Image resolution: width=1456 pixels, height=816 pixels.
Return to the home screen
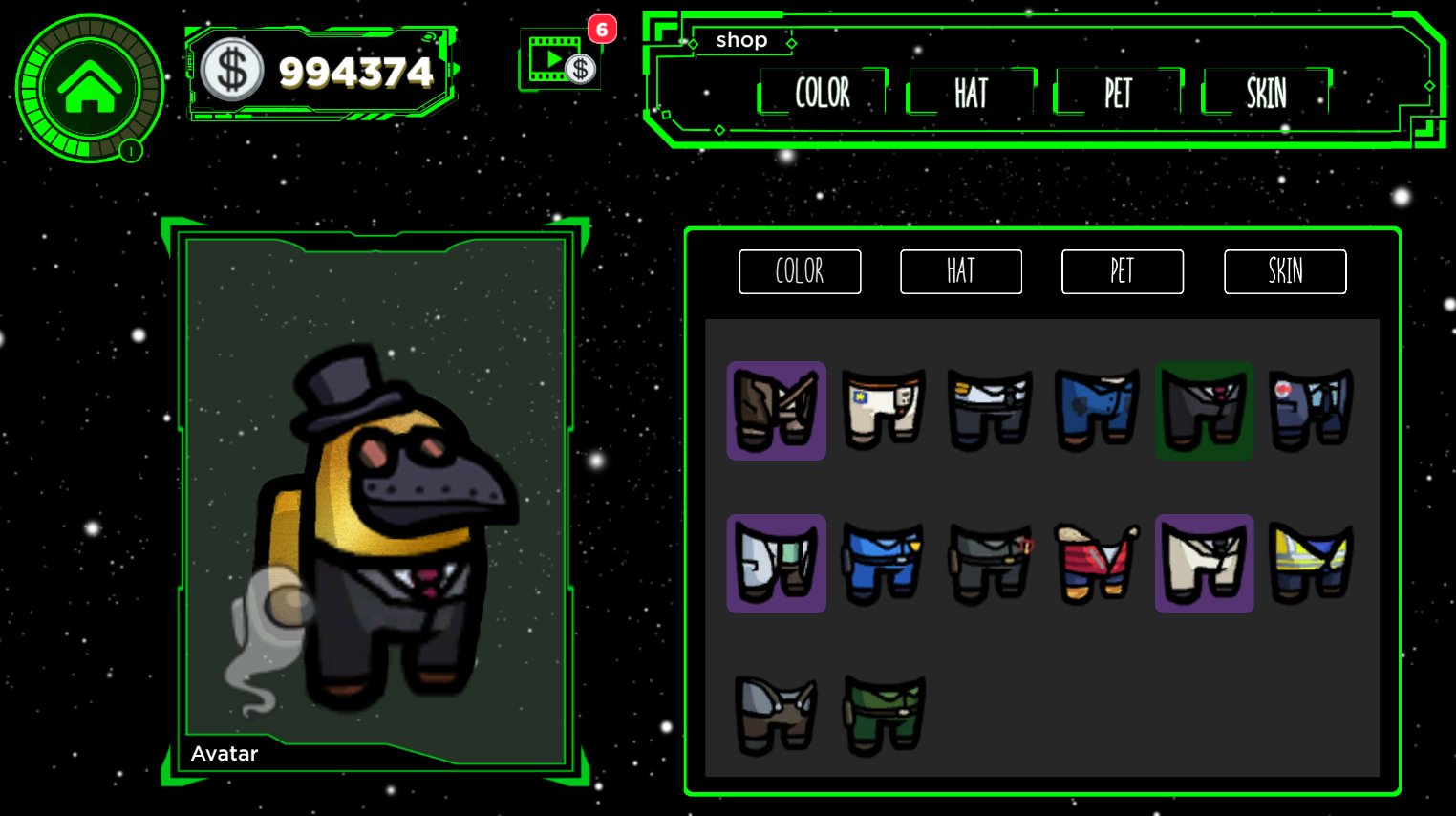coord(90,89)
